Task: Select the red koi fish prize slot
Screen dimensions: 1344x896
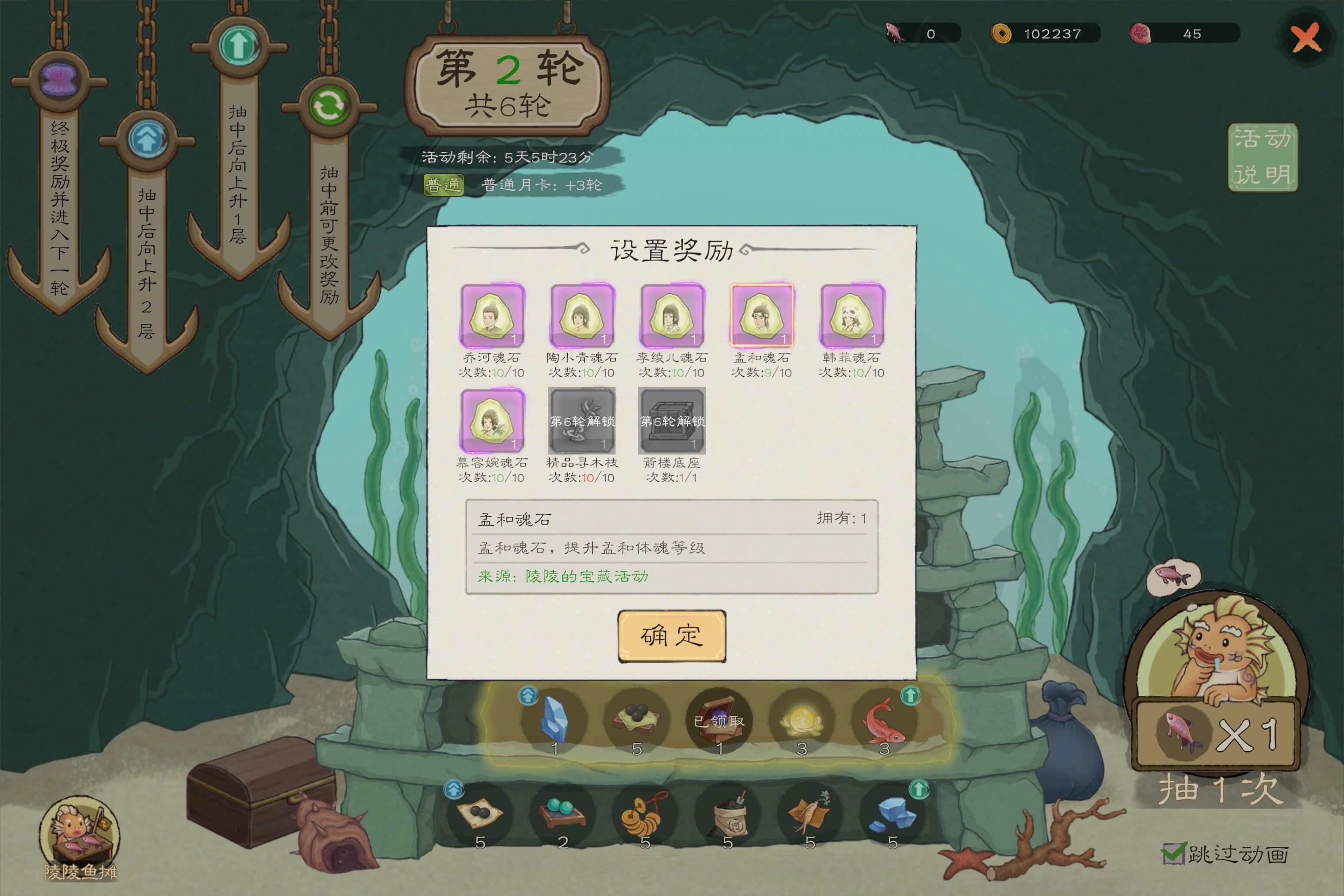Action: 883,720
